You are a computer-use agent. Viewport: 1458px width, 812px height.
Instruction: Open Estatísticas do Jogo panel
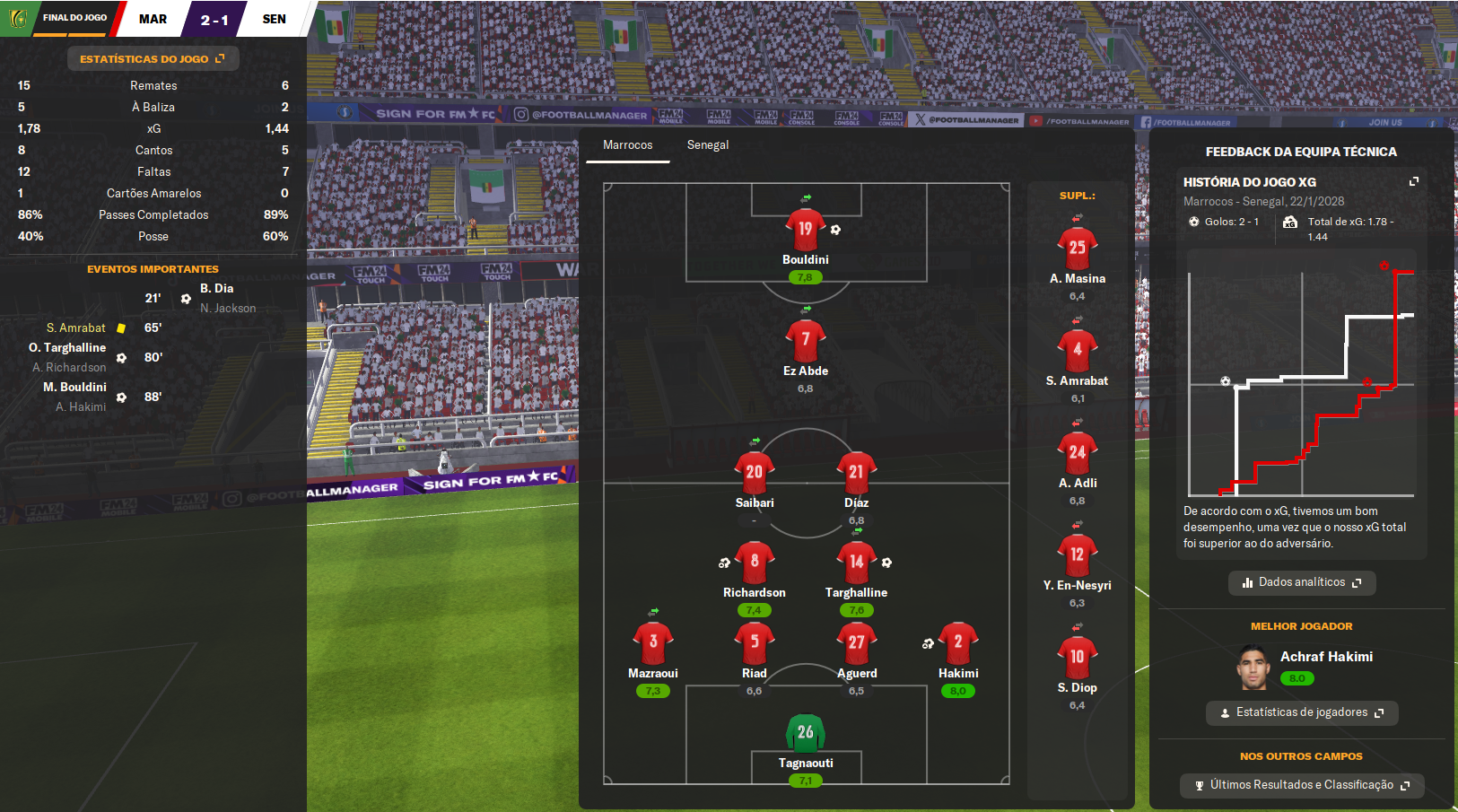click(x=153, y=59)
